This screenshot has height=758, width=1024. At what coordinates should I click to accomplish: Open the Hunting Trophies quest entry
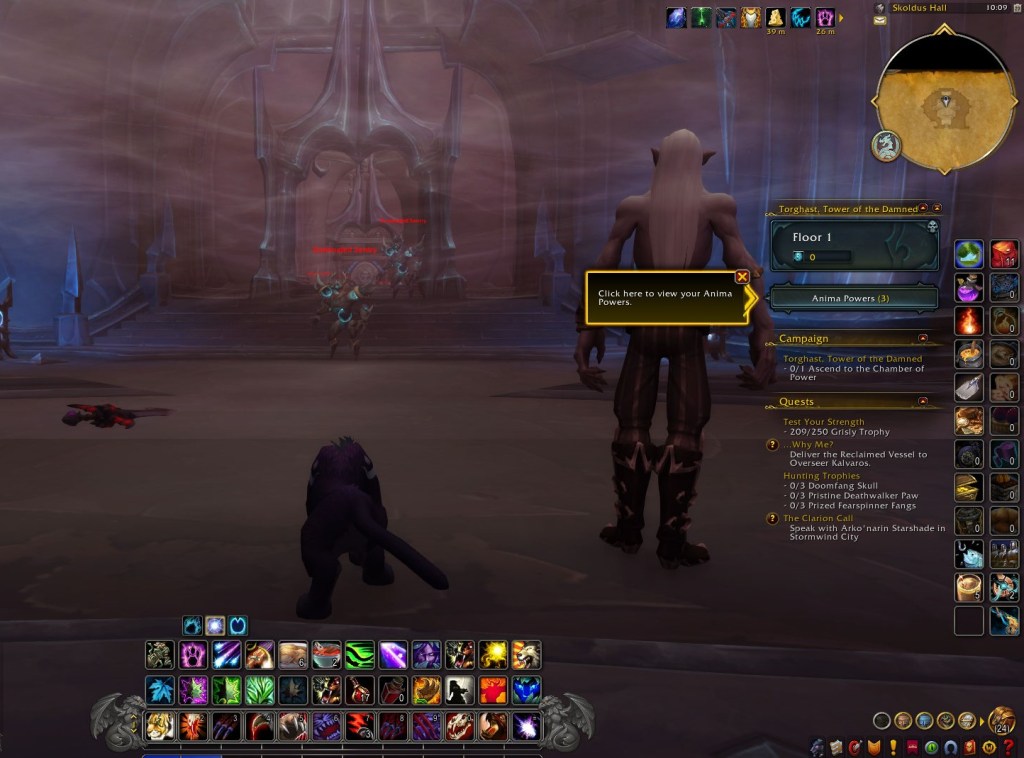pyautogui.click(x=822, y=476)
